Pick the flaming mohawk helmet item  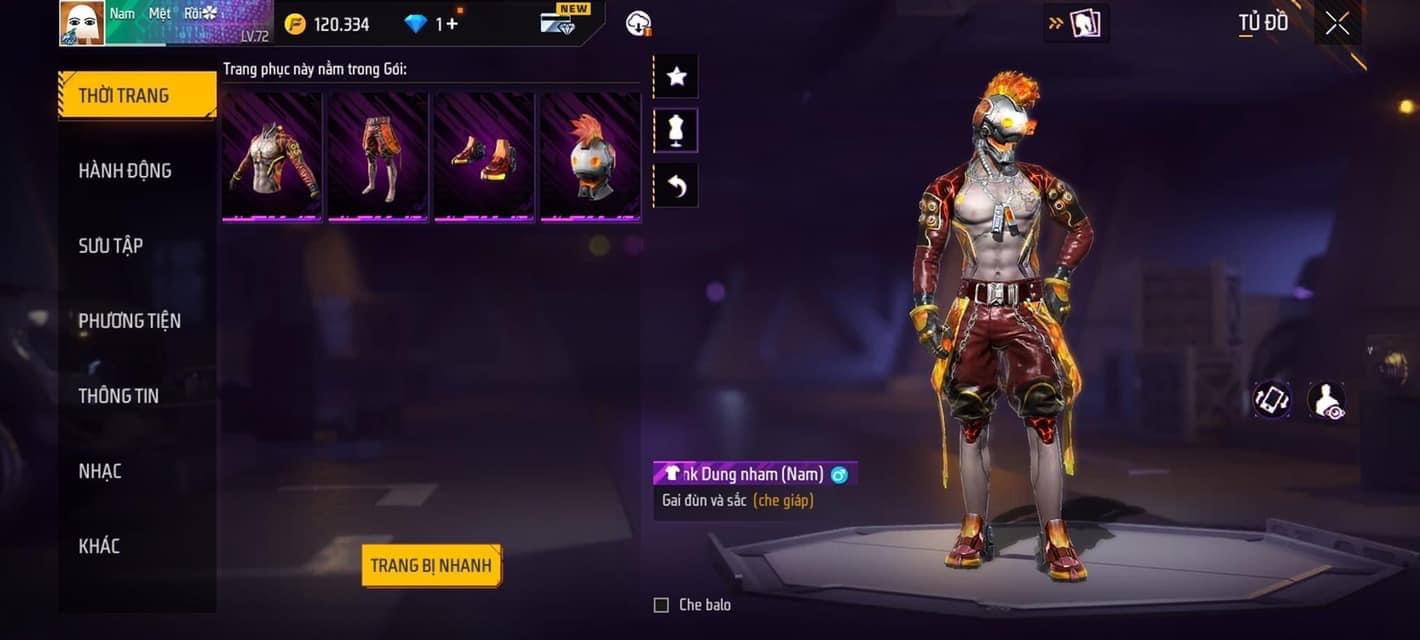click(590, 156)
